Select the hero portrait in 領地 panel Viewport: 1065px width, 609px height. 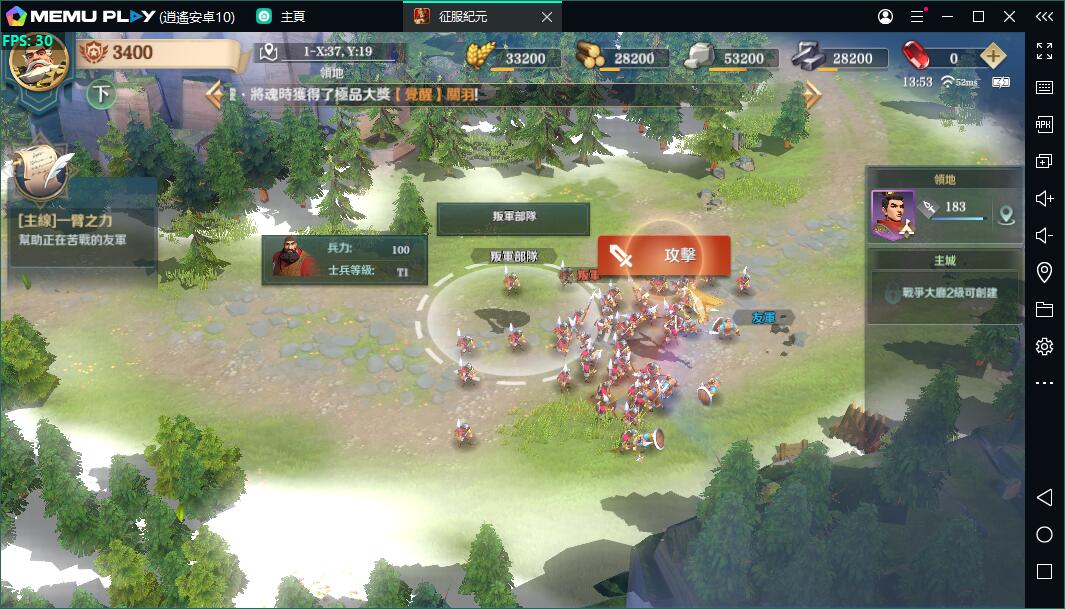pos(892,213)
